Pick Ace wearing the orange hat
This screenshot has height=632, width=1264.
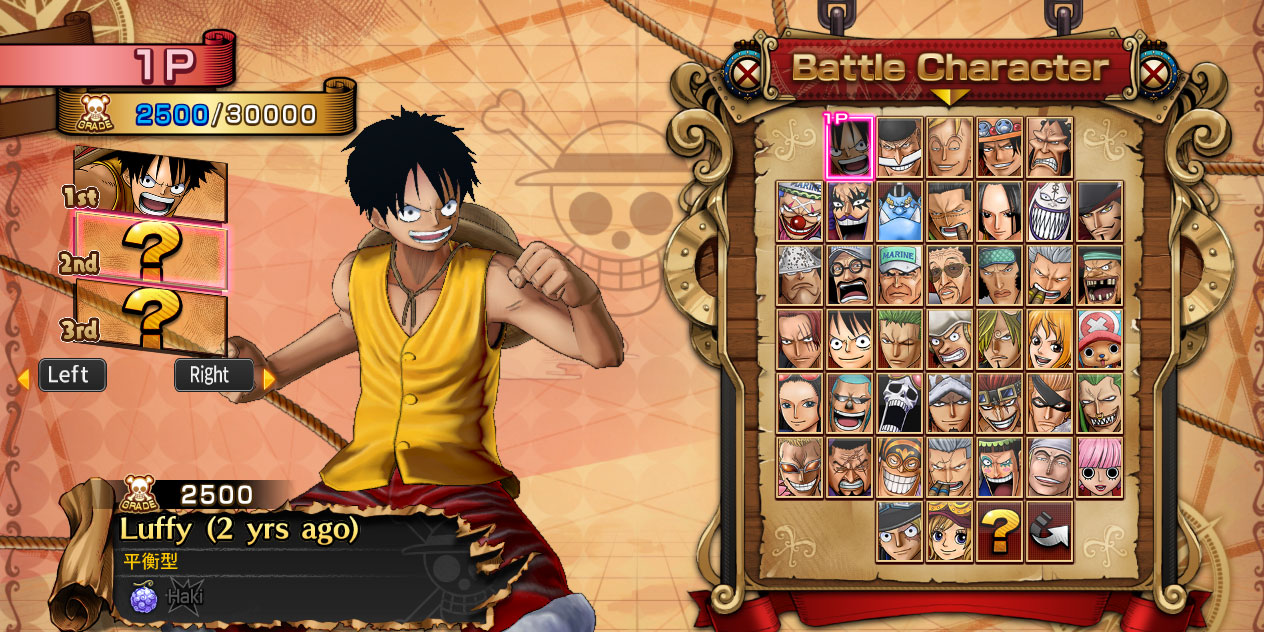tap(999, 148)
